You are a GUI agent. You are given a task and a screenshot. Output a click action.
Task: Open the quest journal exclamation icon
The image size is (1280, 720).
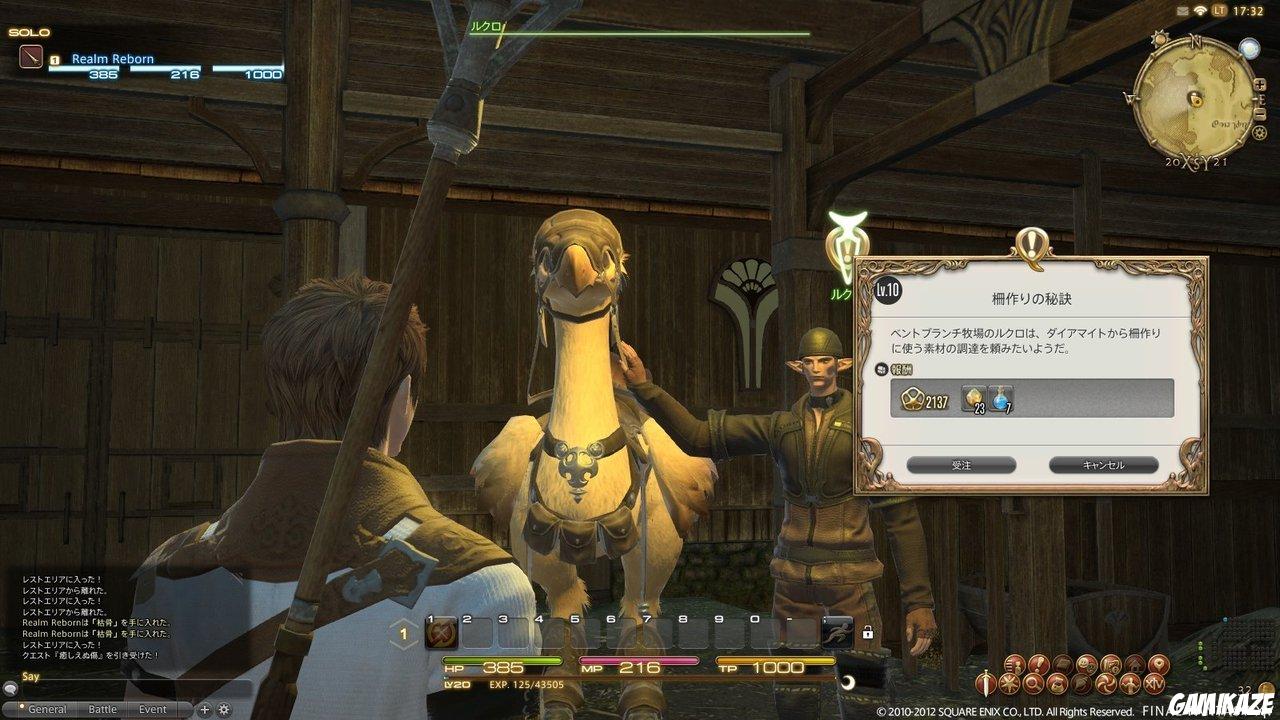tap(1037, 663)
